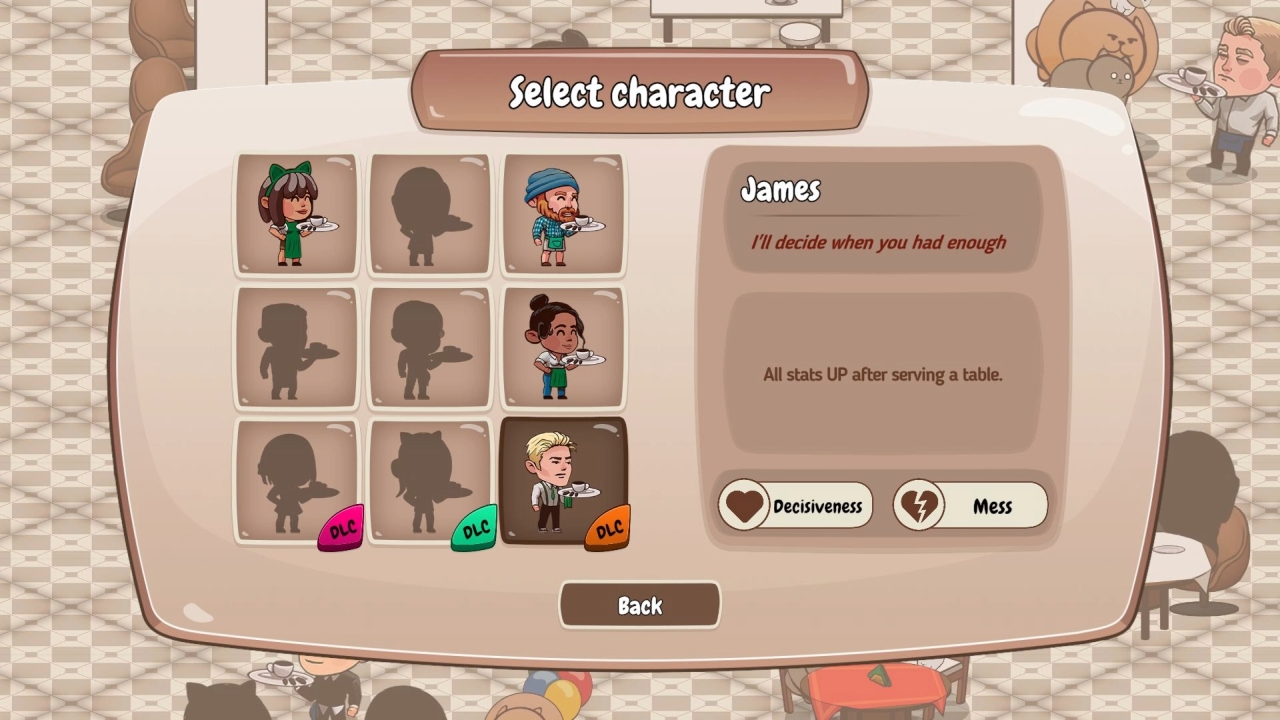The image size is (1280, 720).
Task: Click the locked cat-eared character silhouette
Action: click(x=429, y=480)
